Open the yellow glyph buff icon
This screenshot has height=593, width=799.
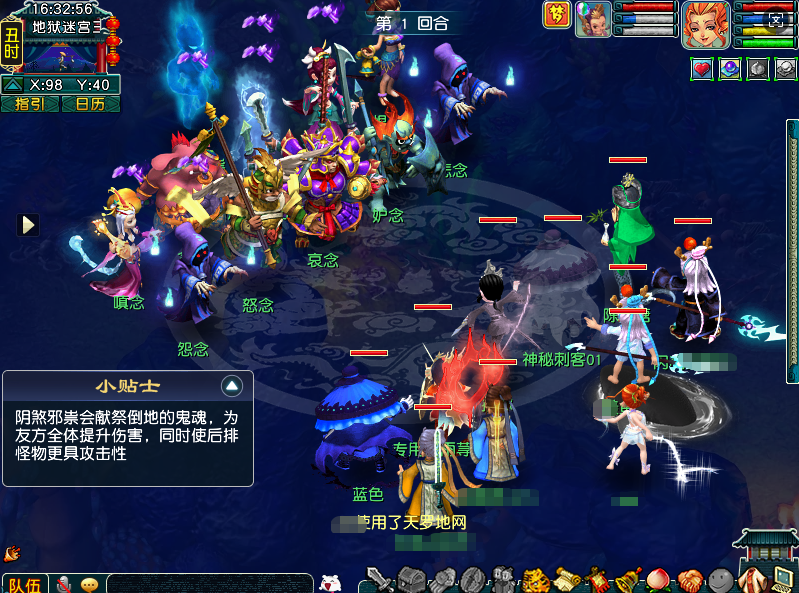point(556,15)
